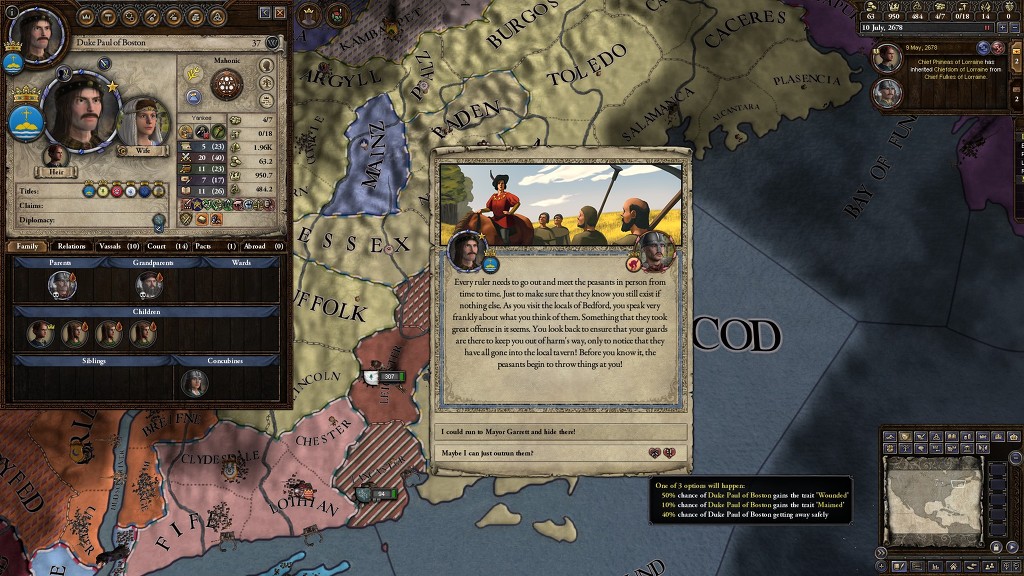1024x576 pixels.
Task: Open the Heir's character portrait
Action: tap(56, 156)
